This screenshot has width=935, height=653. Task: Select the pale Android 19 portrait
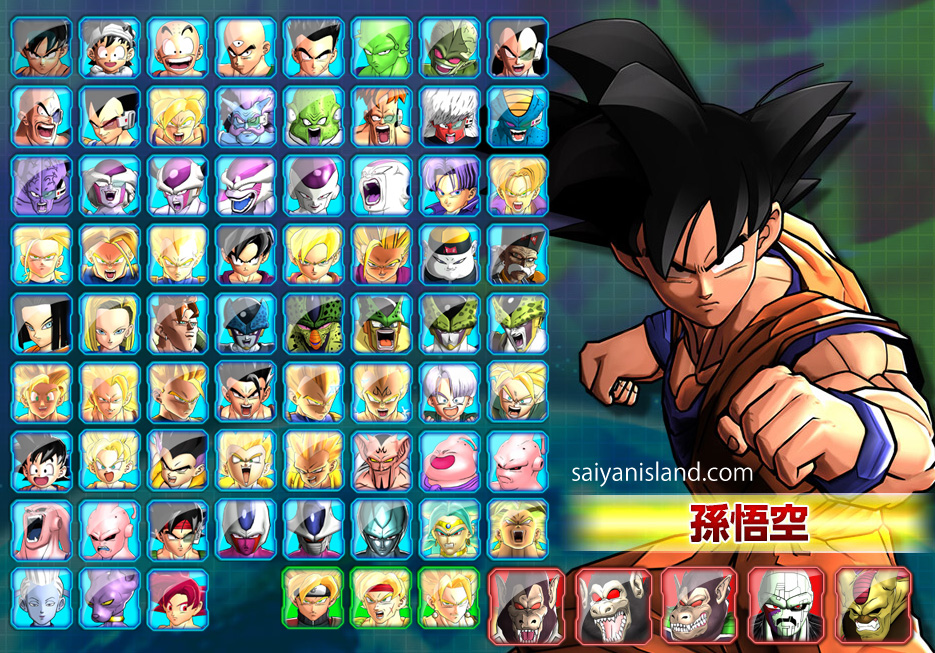[x=449, y=255]
